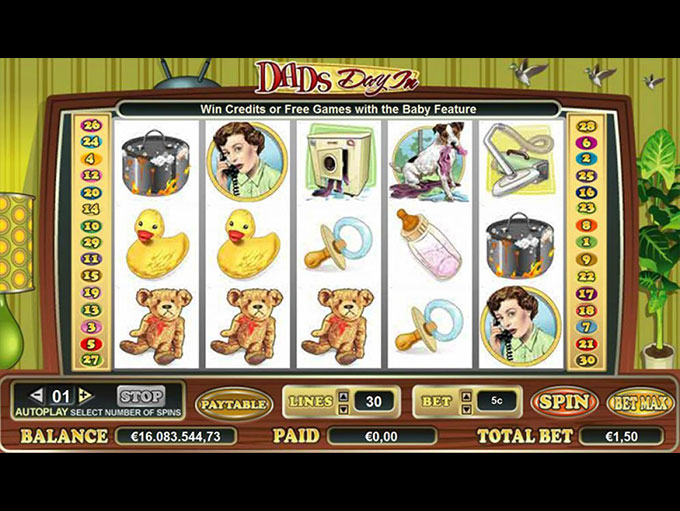
Task: Place the maximum bet with BET MAX
Action: (639, 402)
